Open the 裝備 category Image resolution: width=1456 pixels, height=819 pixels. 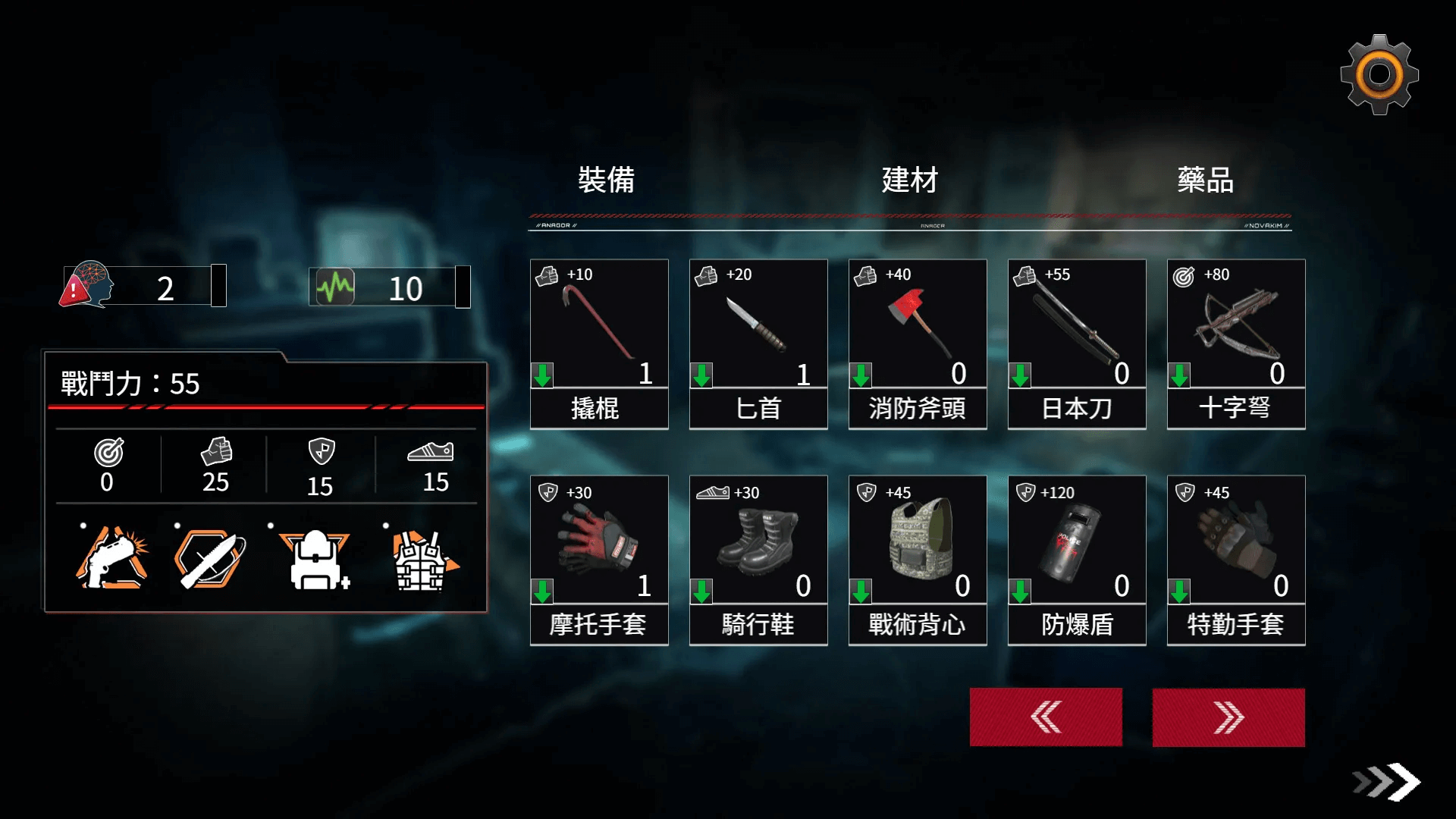(607, 180)
